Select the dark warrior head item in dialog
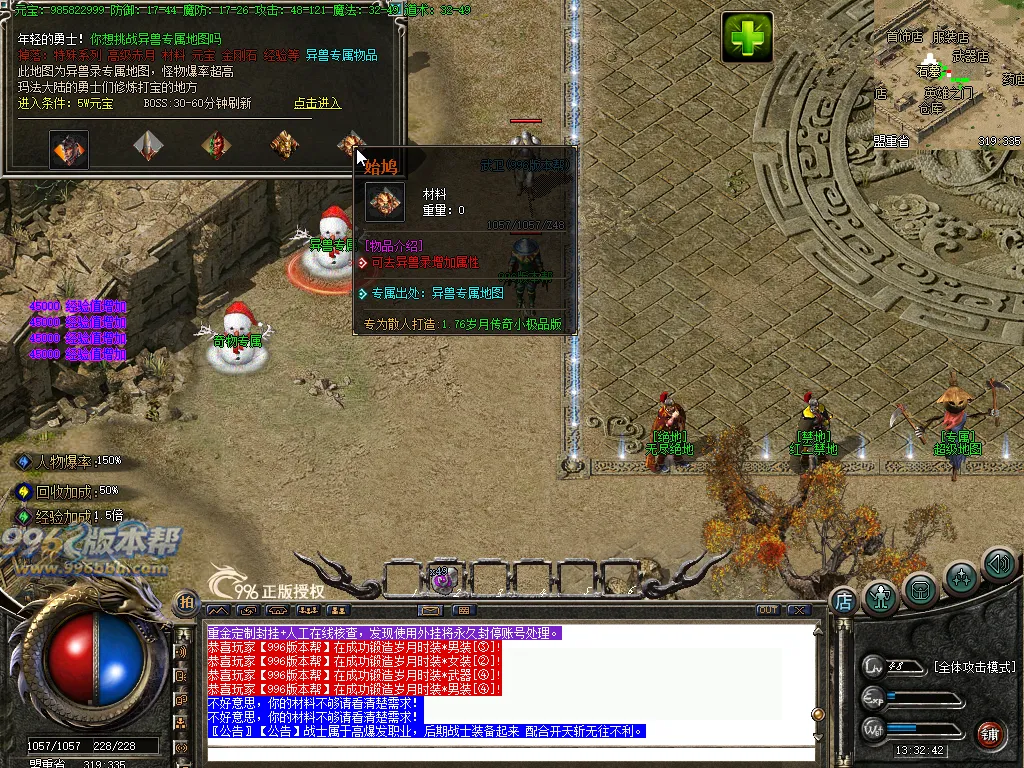 click(70, 149)
